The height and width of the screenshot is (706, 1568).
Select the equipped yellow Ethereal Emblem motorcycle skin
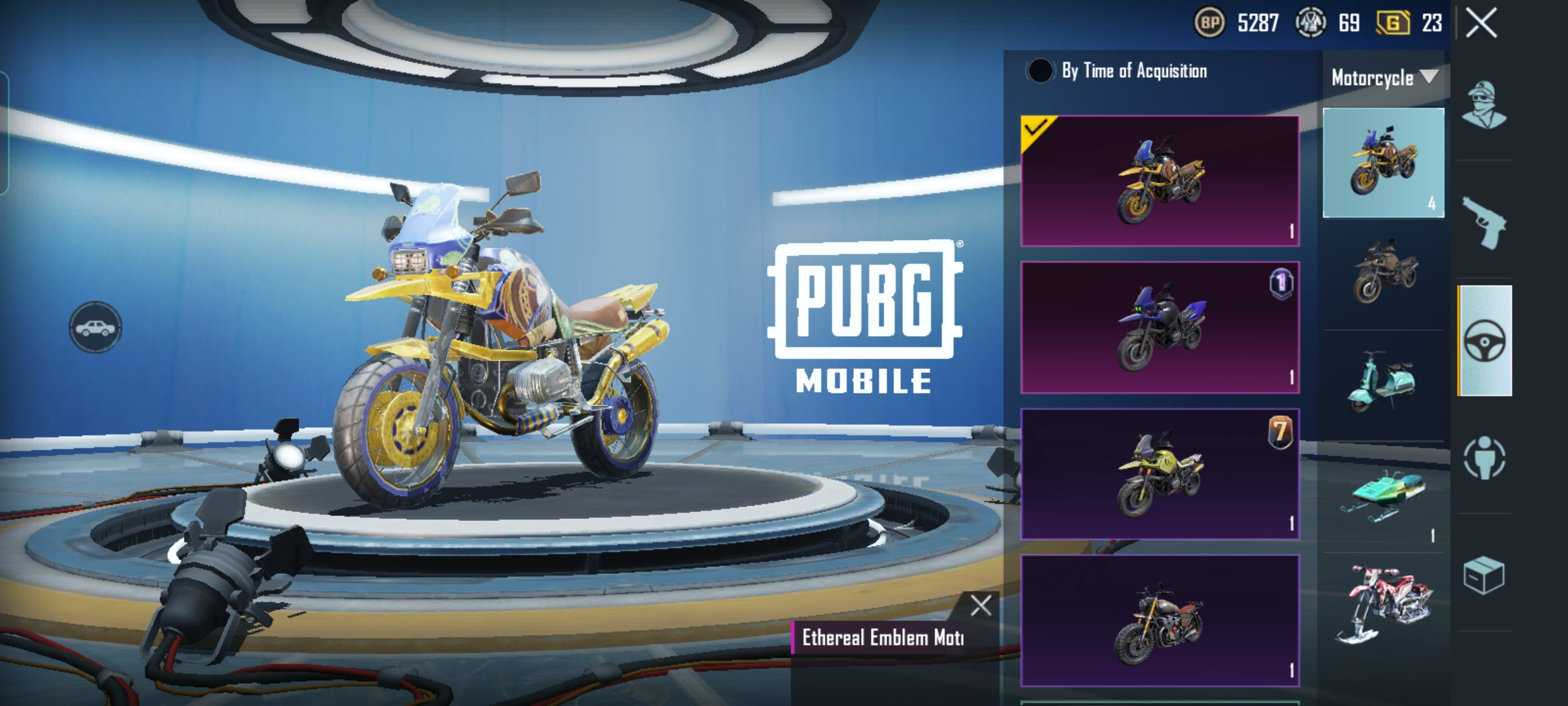coord(1160,181)
